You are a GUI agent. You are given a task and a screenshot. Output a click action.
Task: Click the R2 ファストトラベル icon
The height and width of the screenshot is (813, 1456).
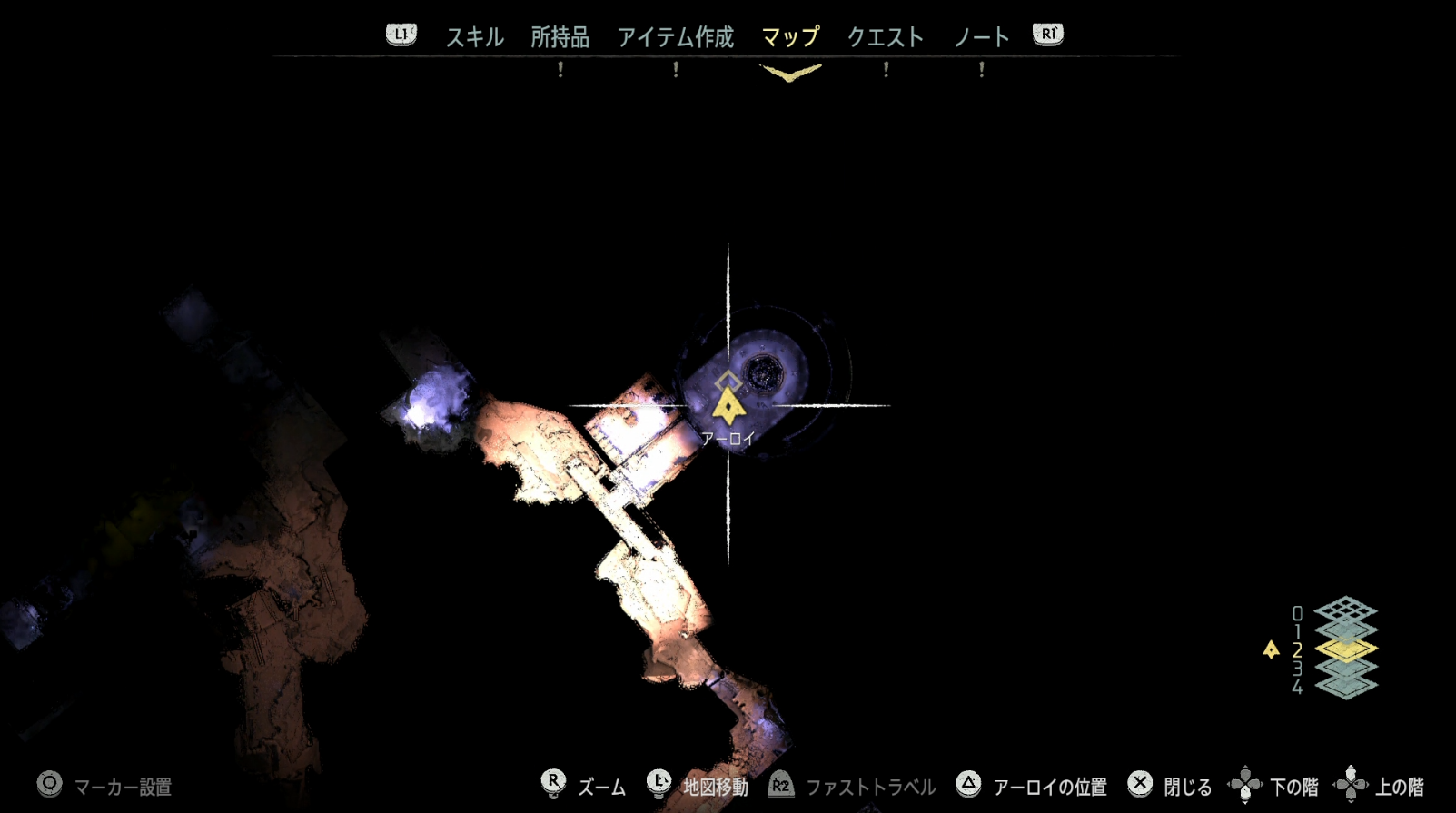coord(779,783)
